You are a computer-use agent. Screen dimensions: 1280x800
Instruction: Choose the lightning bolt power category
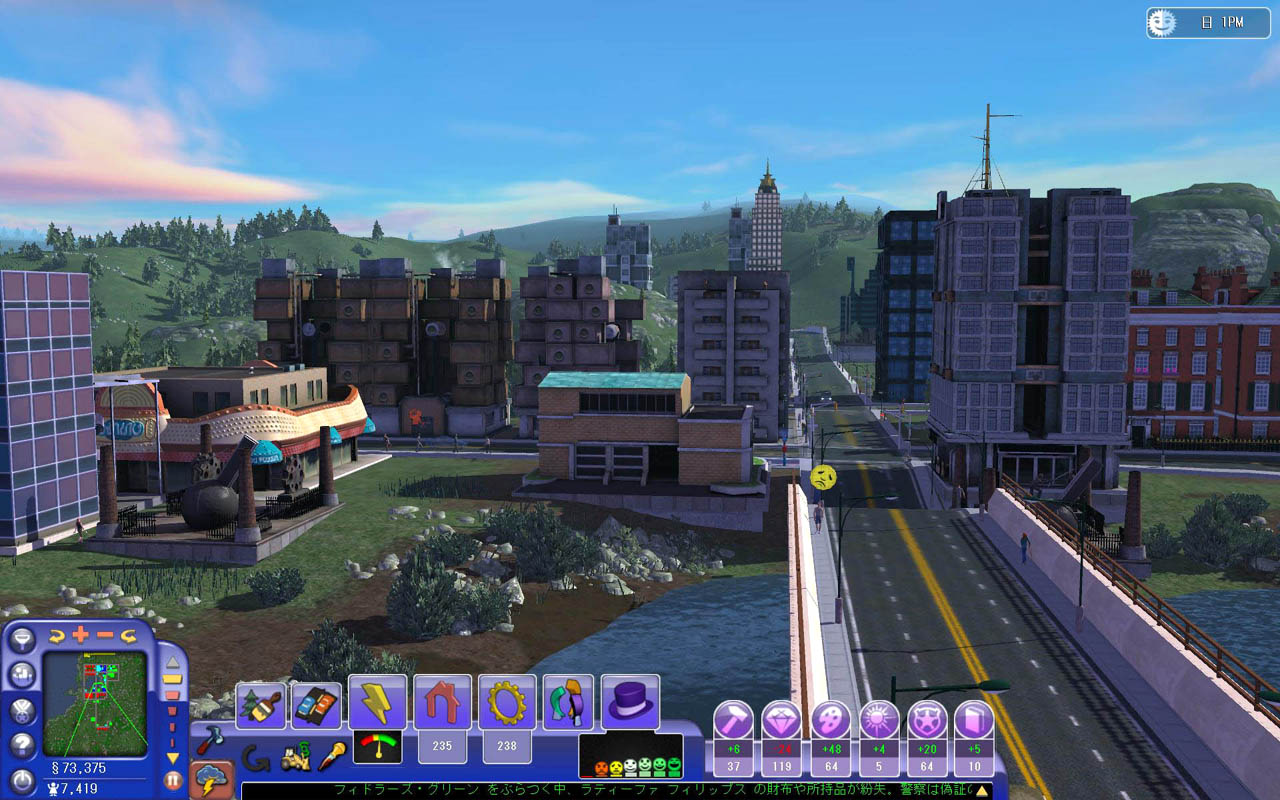[377, 702]
